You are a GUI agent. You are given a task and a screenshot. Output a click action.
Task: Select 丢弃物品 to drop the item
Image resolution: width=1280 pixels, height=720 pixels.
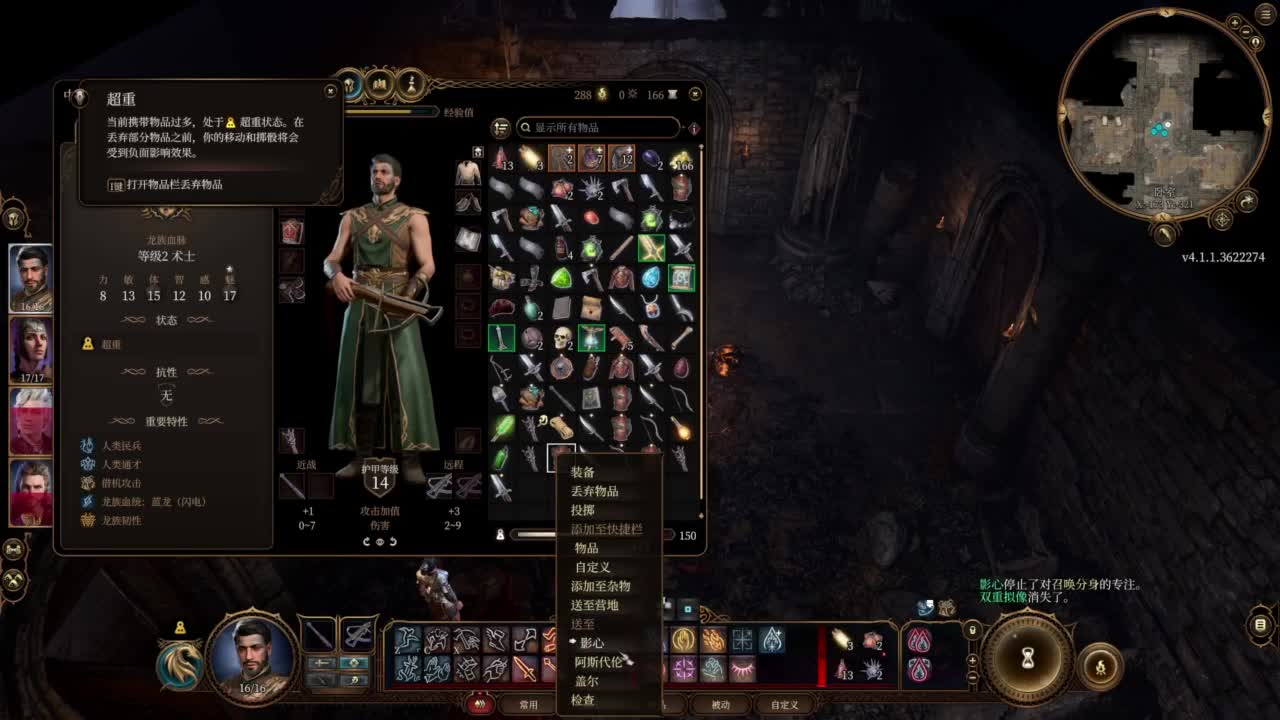point(594,491)
